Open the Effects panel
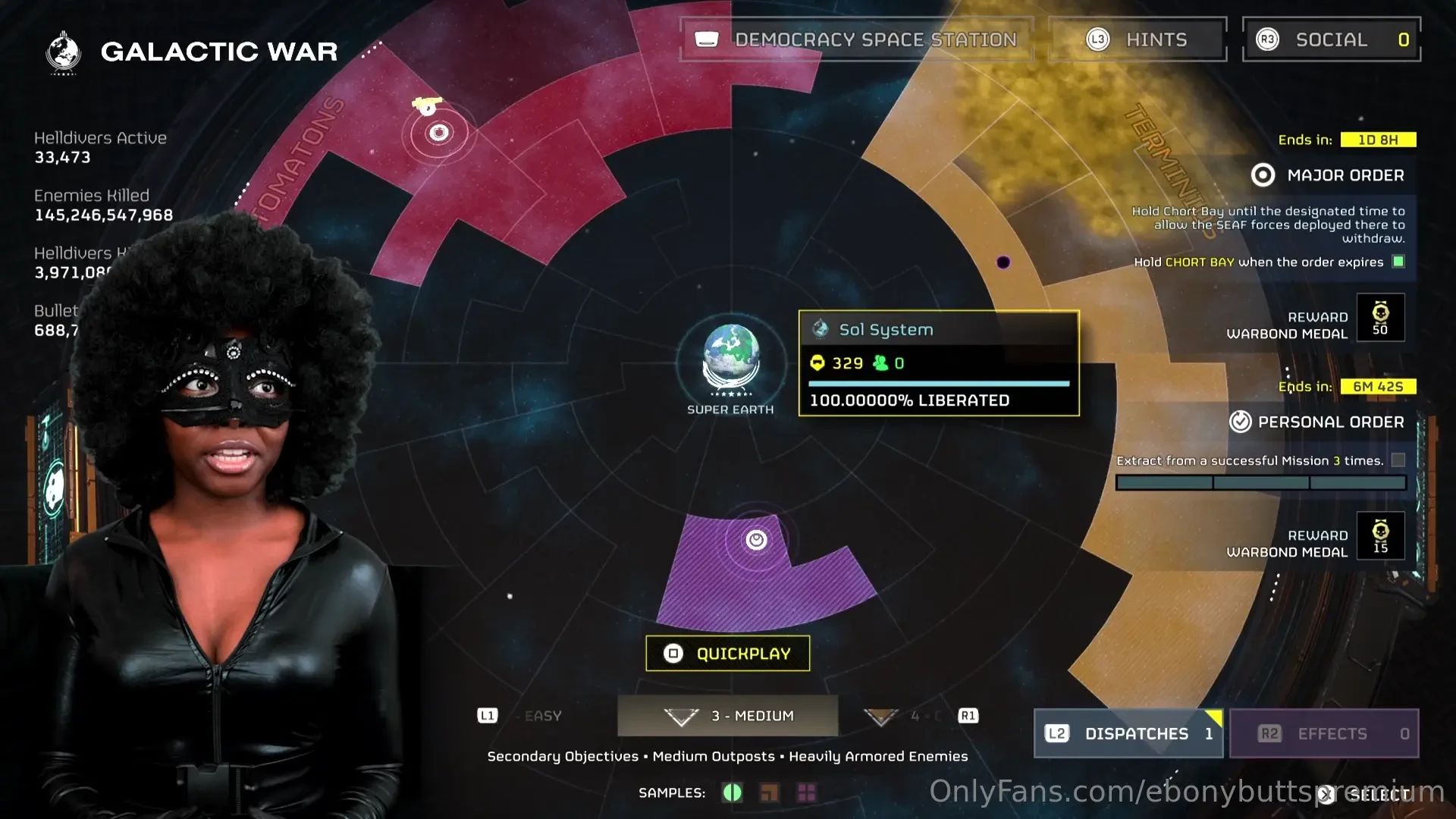 (1323, 733)
